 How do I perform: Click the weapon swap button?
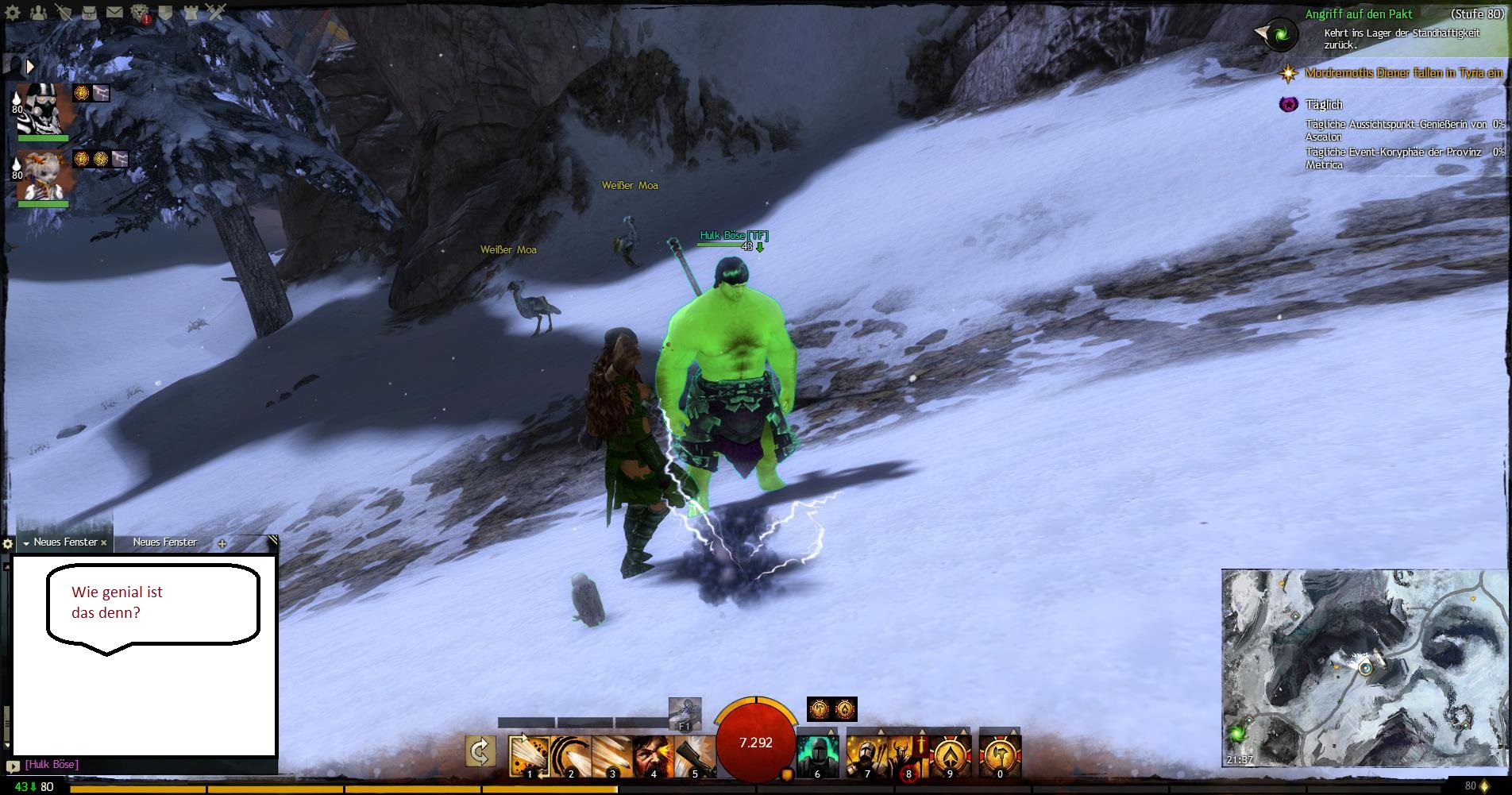[x=480, y=751]
